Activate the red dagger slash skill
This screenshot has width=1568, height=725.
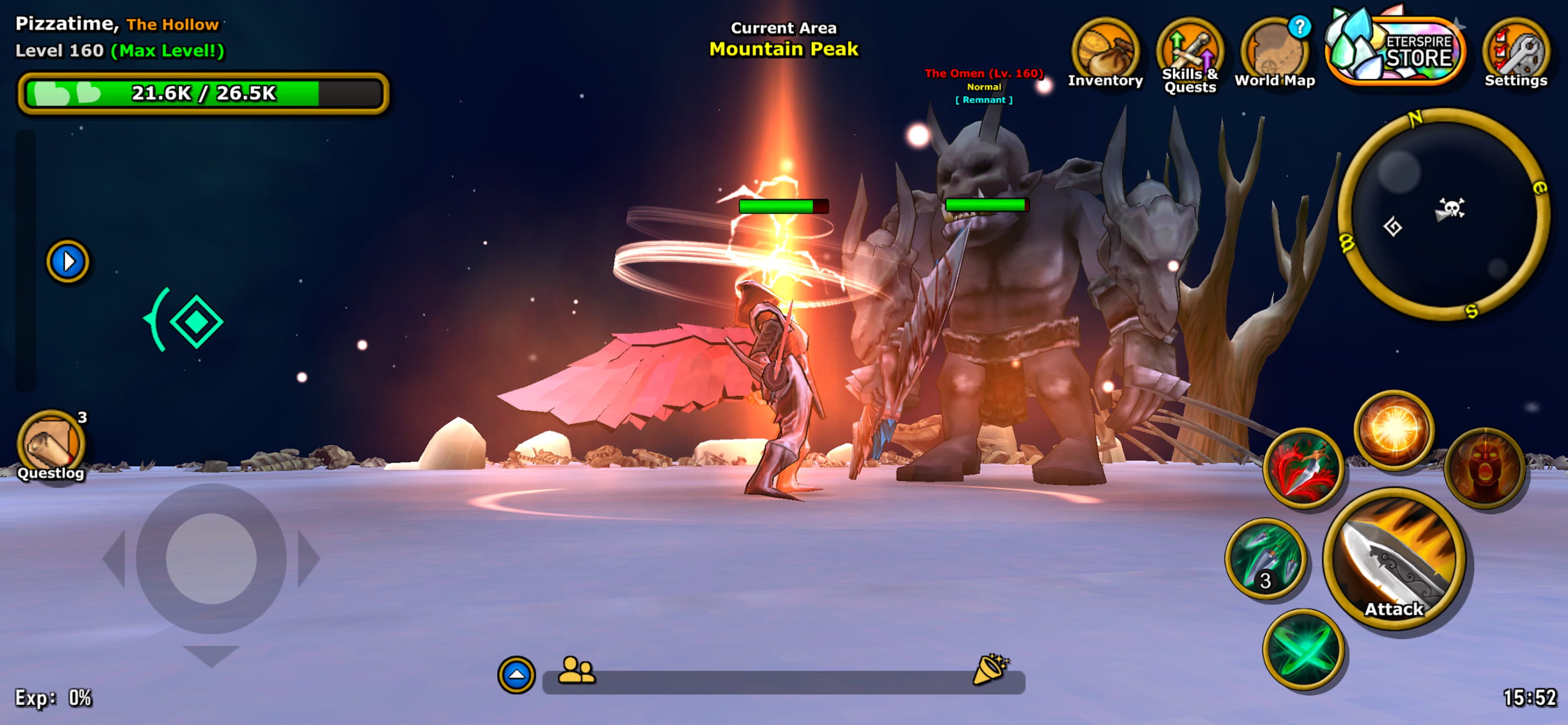[x=1303, y=468]
